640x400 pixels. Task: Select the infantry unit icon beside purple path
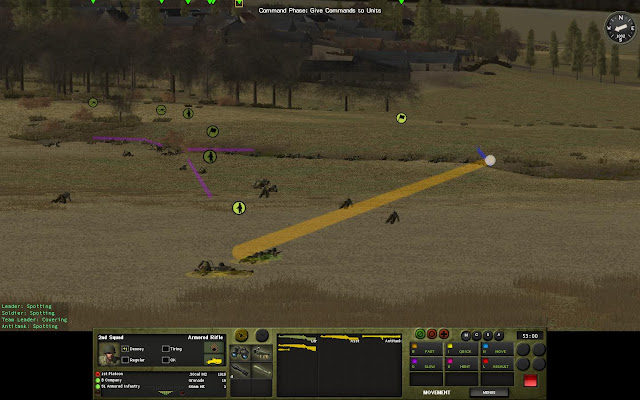tap(210, 156)
